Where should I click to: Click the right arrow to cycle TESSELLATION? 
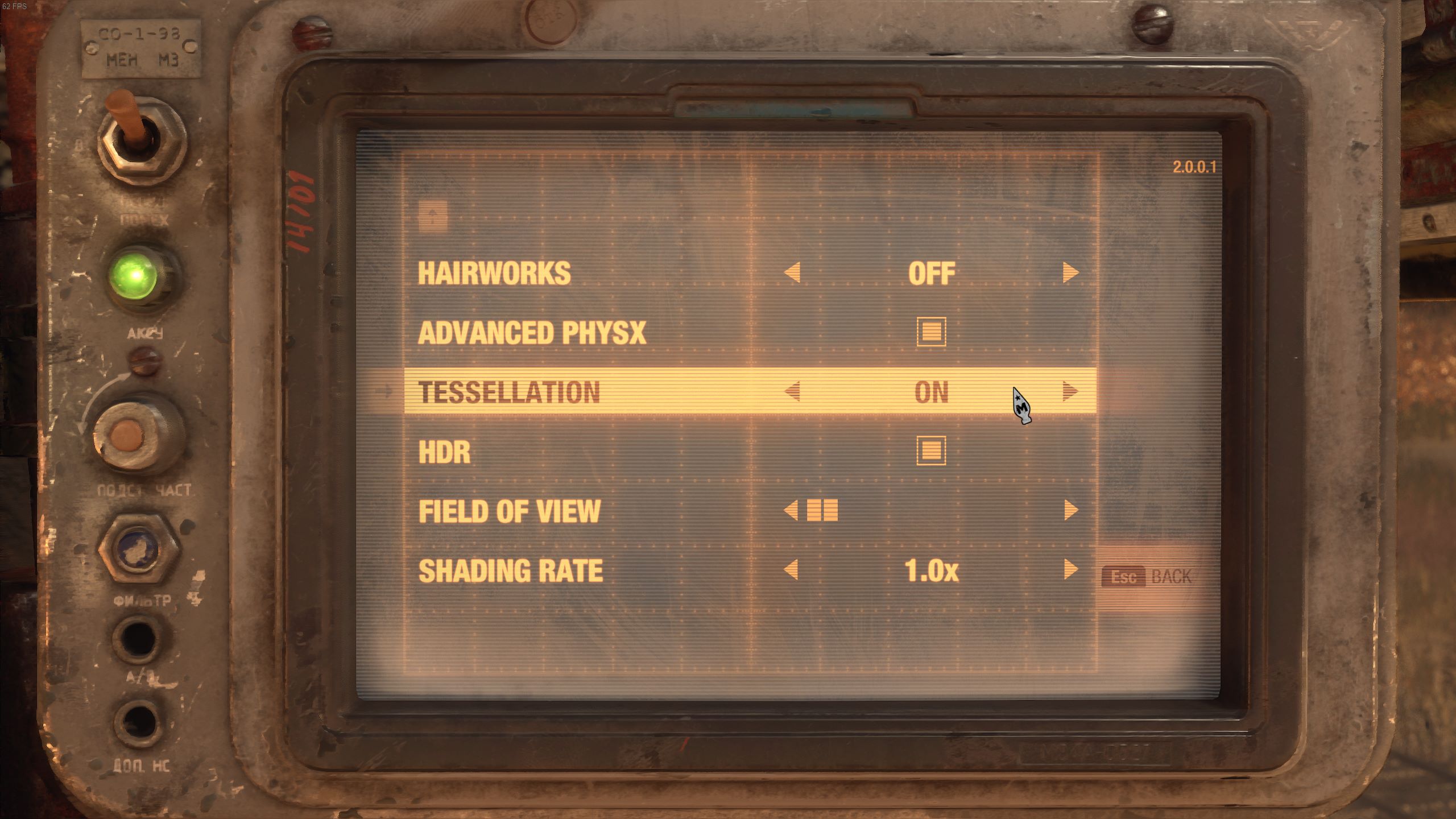pos(1069,391)
